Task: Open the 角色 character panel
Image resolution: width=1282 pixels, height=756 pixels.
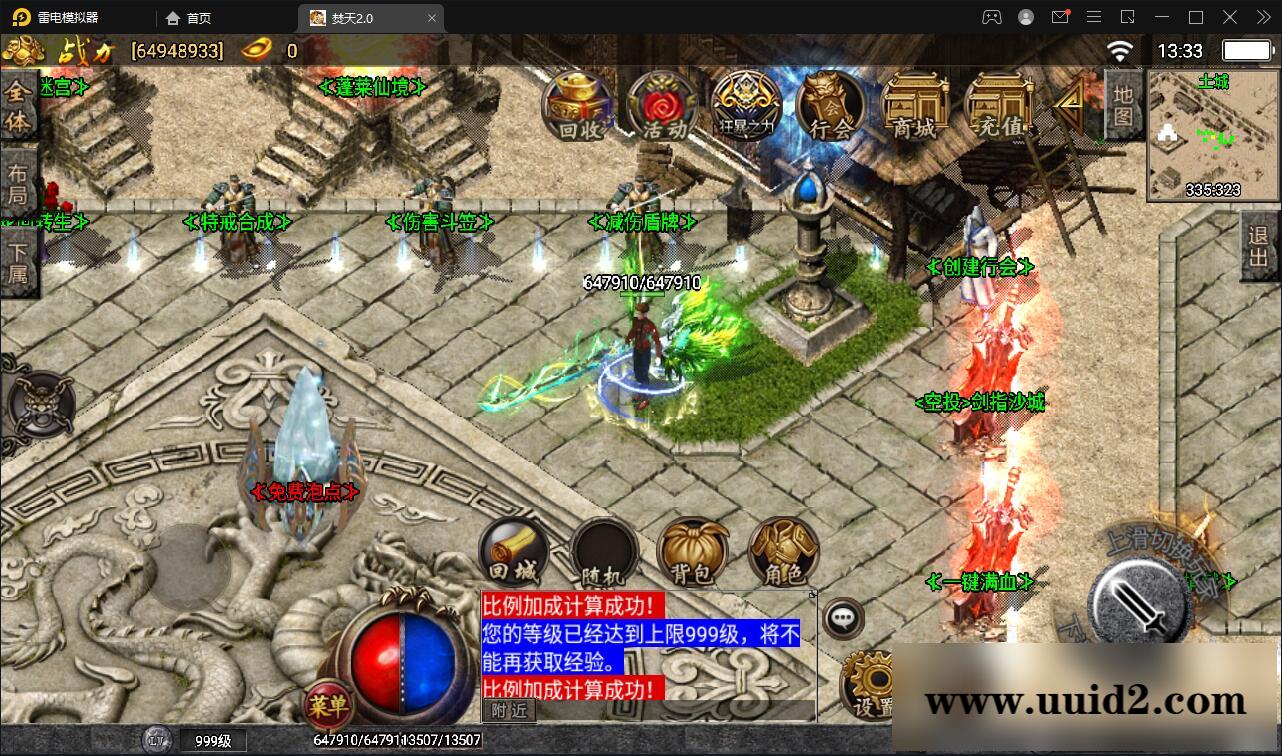Action: (782, 550)
